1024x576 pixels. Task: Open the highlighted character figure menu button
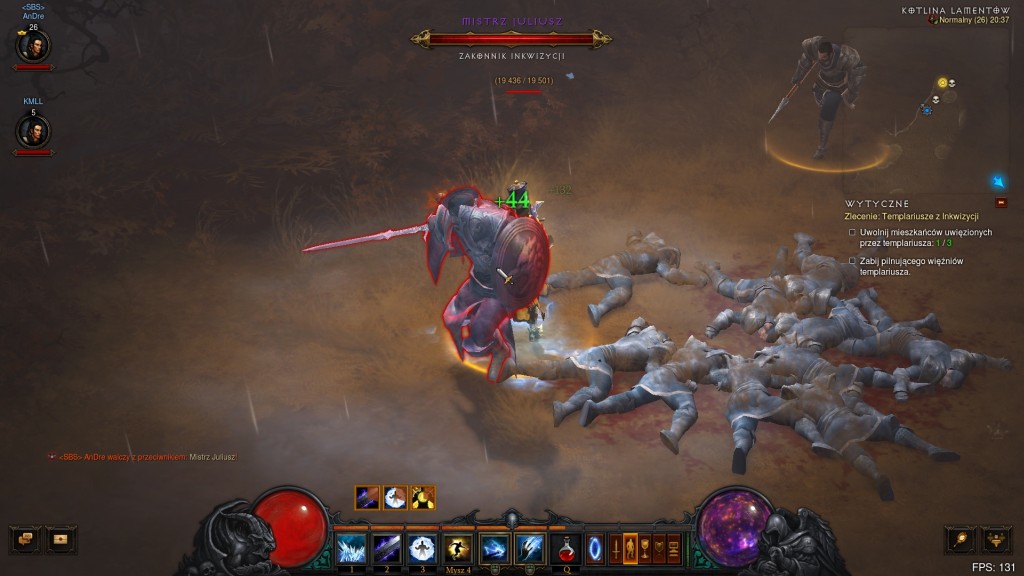tap(630, 548)
